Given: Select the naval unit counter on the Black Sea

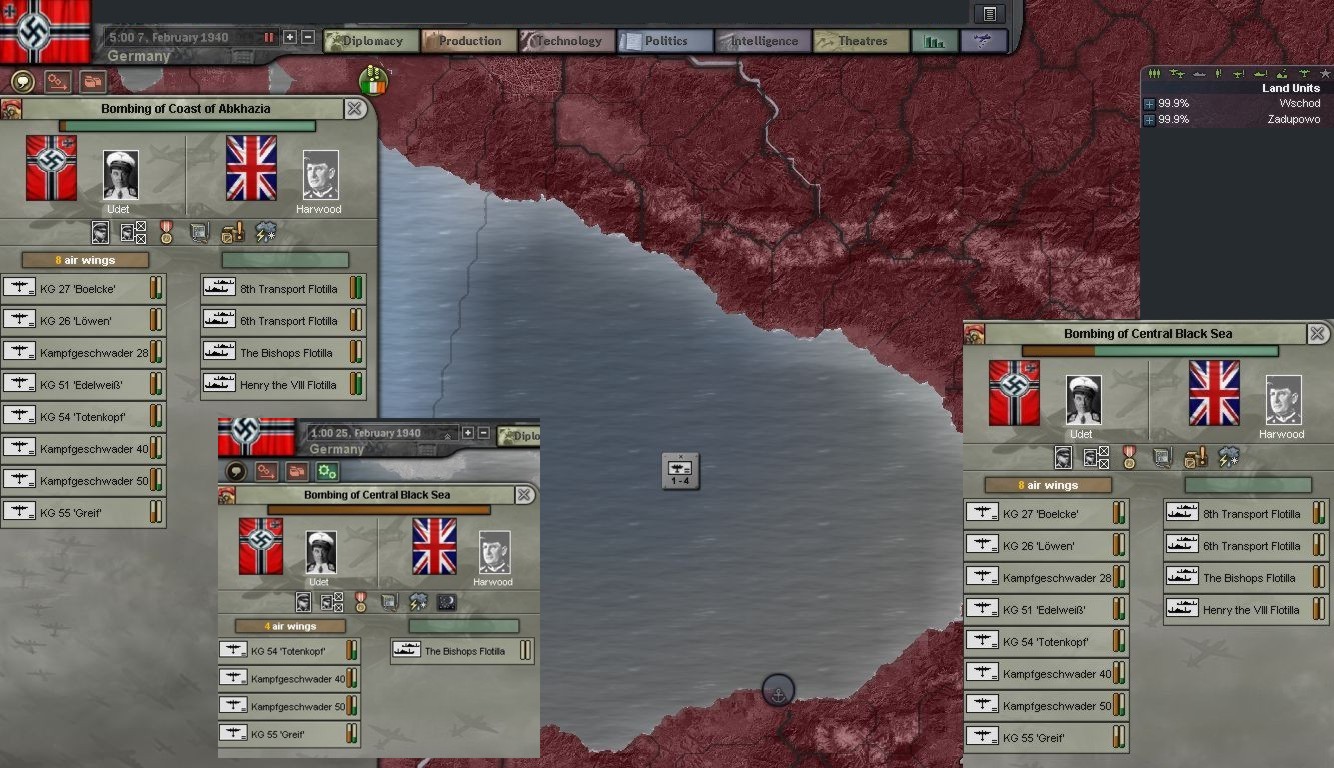Looking at the screenshot, I should (x=680, y=470).
